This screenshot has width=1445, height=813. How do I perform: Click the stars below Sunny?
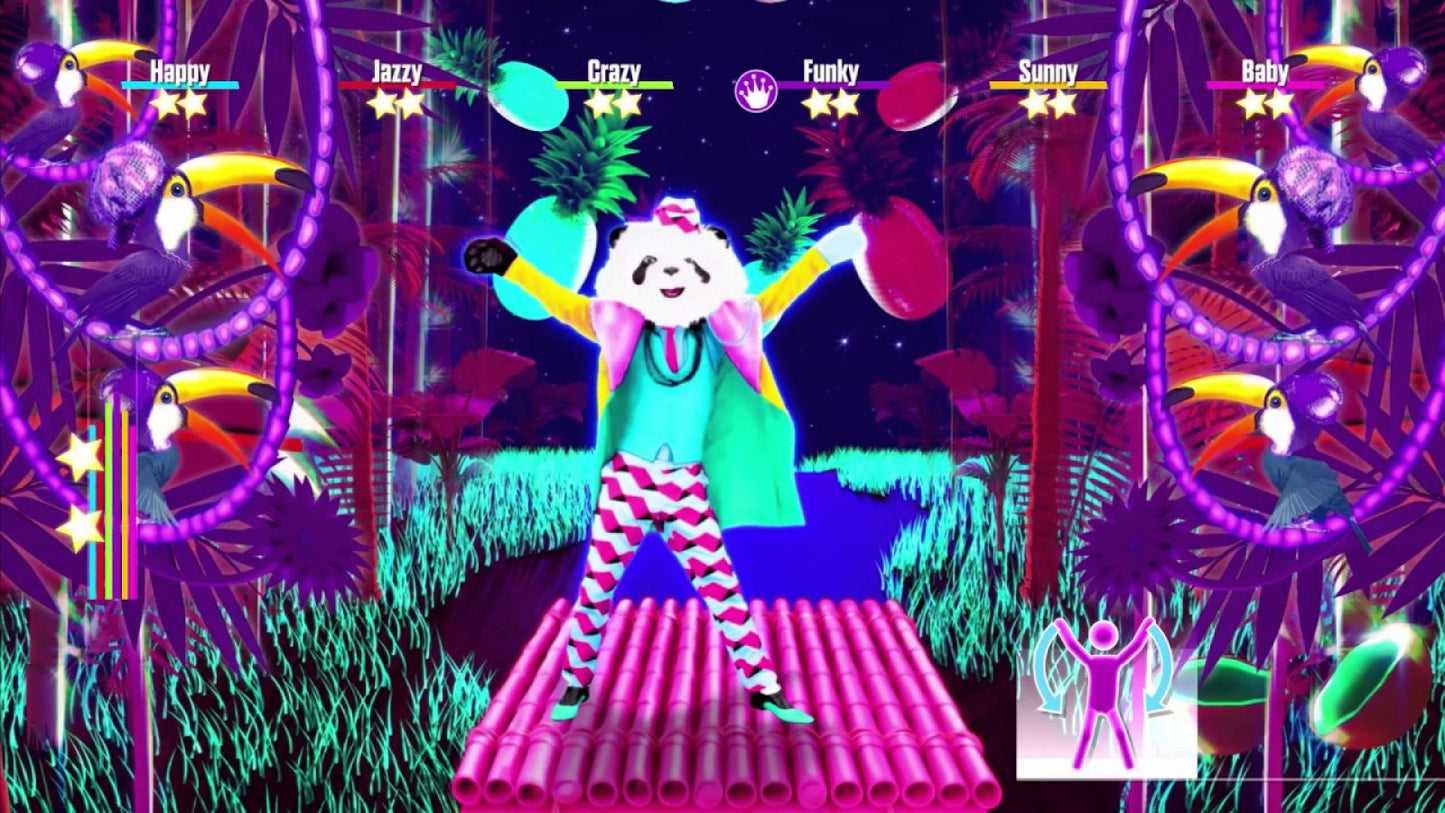tap(1046, 102)
